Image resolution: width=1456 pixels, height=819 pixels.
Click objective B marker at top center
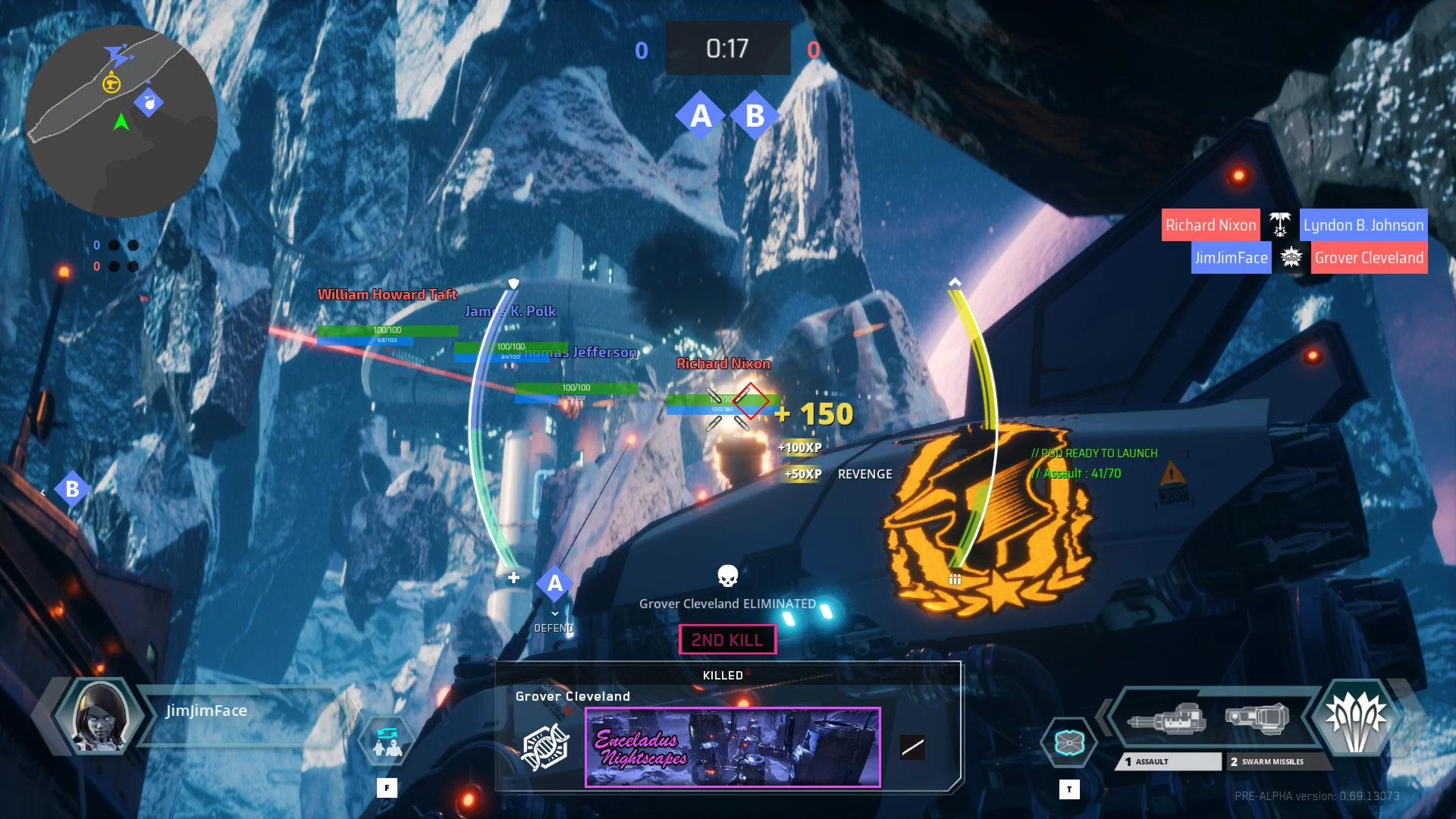(x=755, y=116)
